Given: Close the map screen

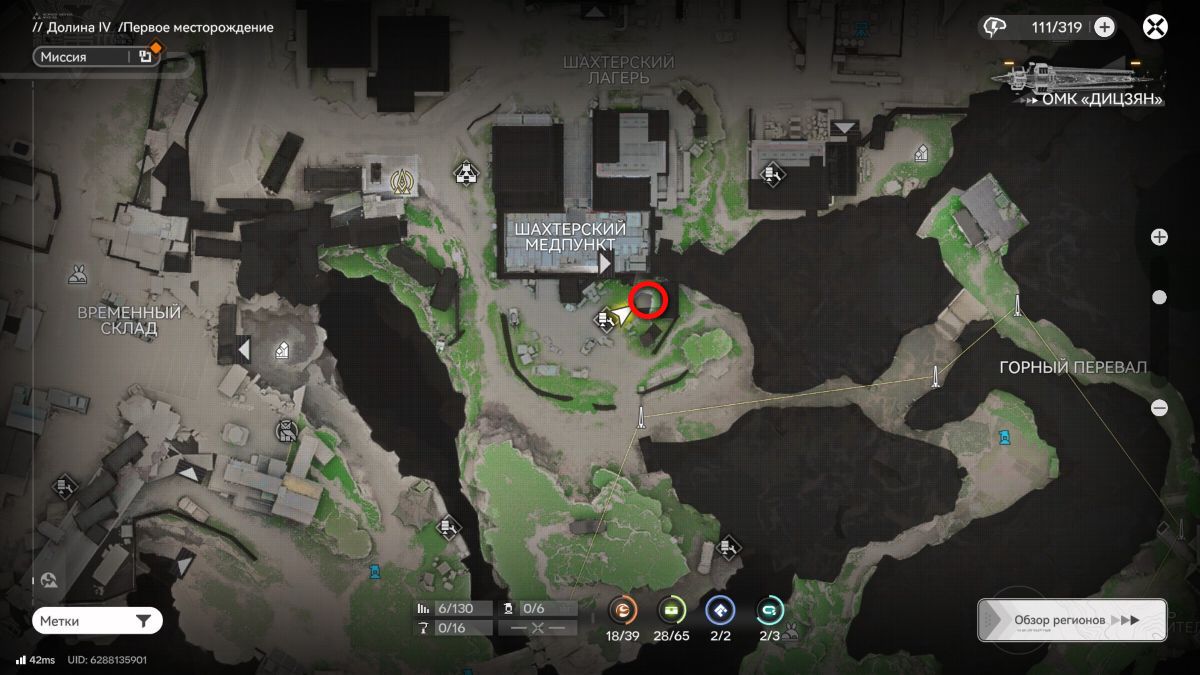Looking at the screenshot, I should click(x=1155, y=27).
